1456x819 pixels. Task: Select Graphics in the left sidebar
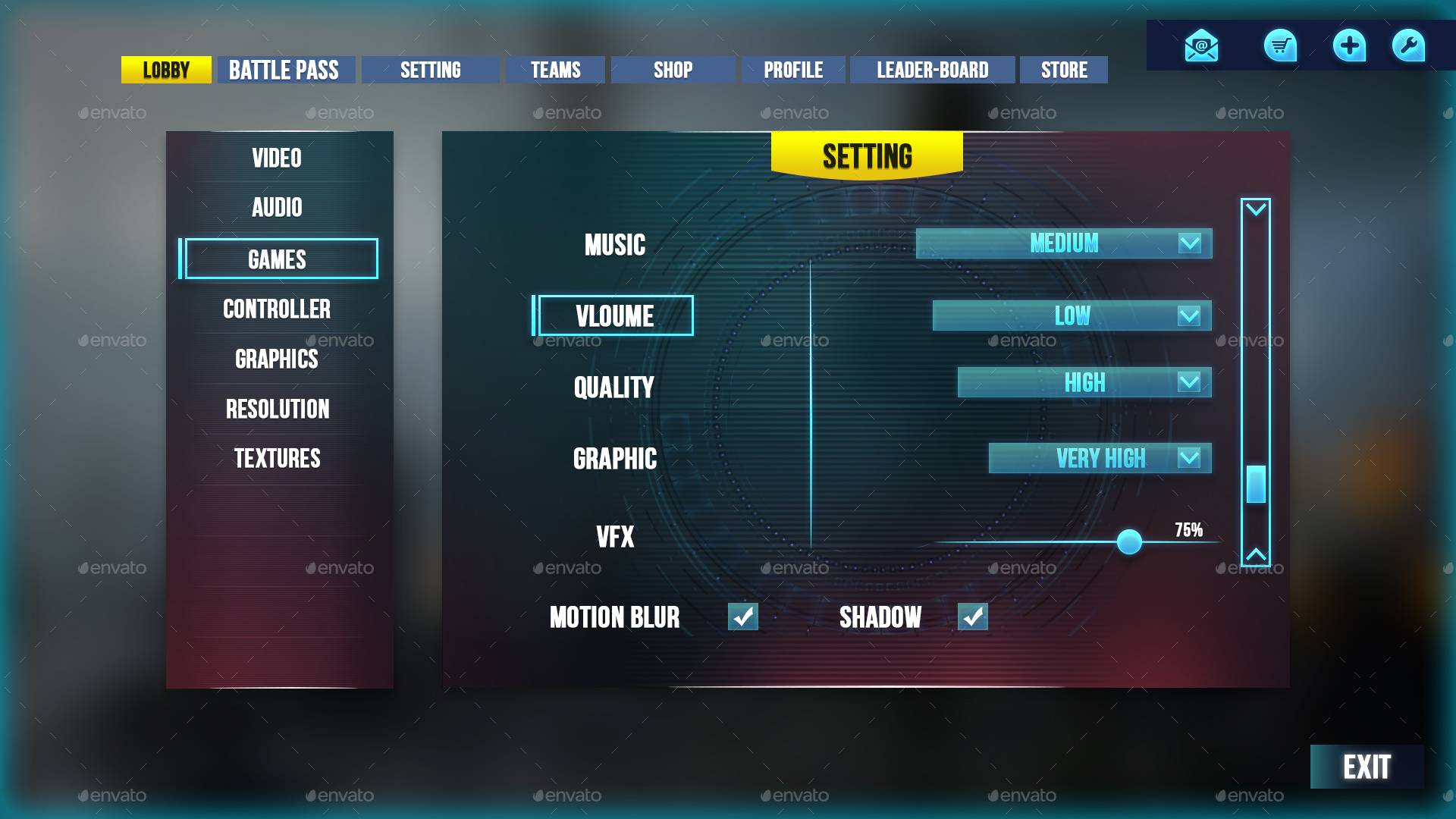[276, 359]
